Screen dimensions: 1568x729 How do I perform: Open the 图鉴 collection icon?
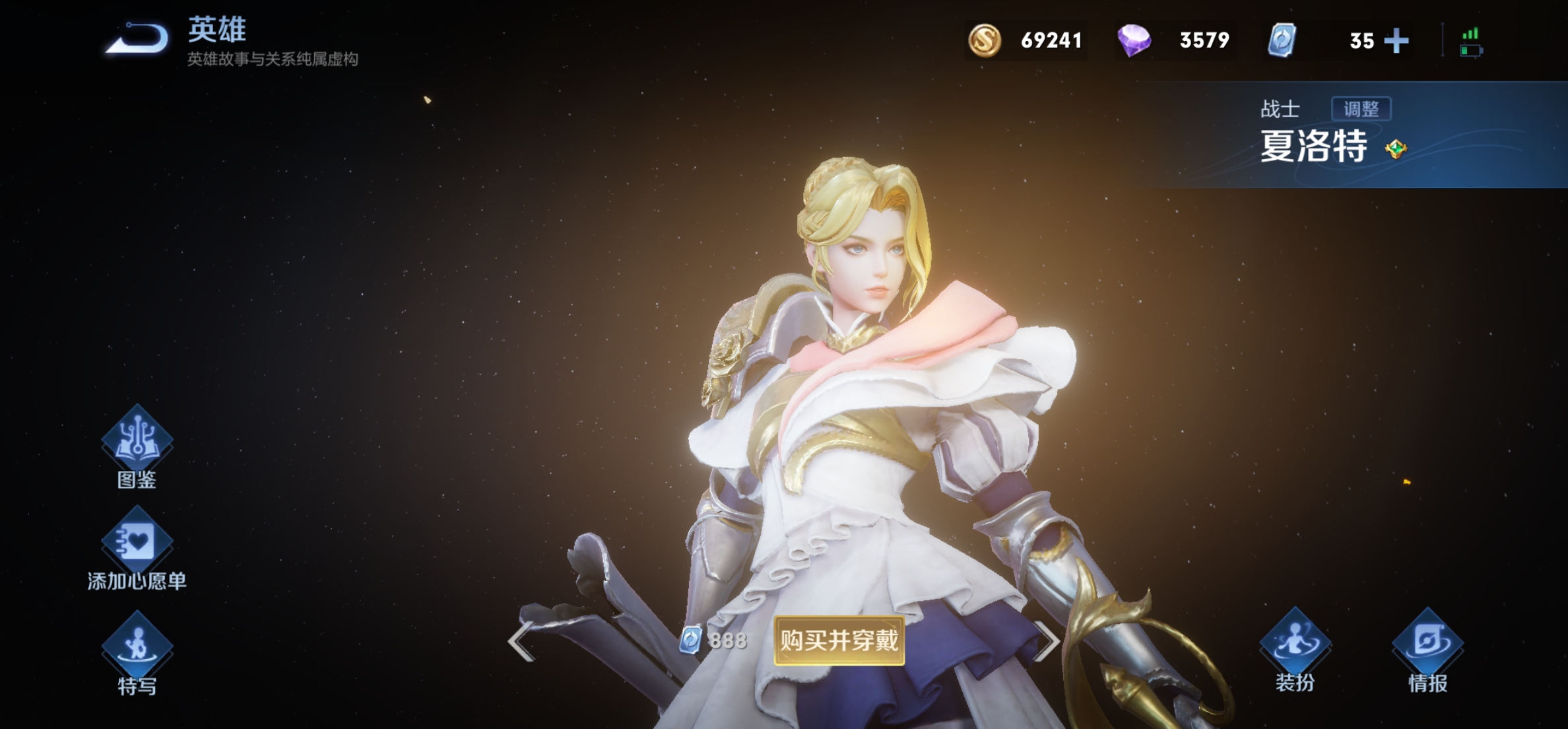click(x=137, y=440)
